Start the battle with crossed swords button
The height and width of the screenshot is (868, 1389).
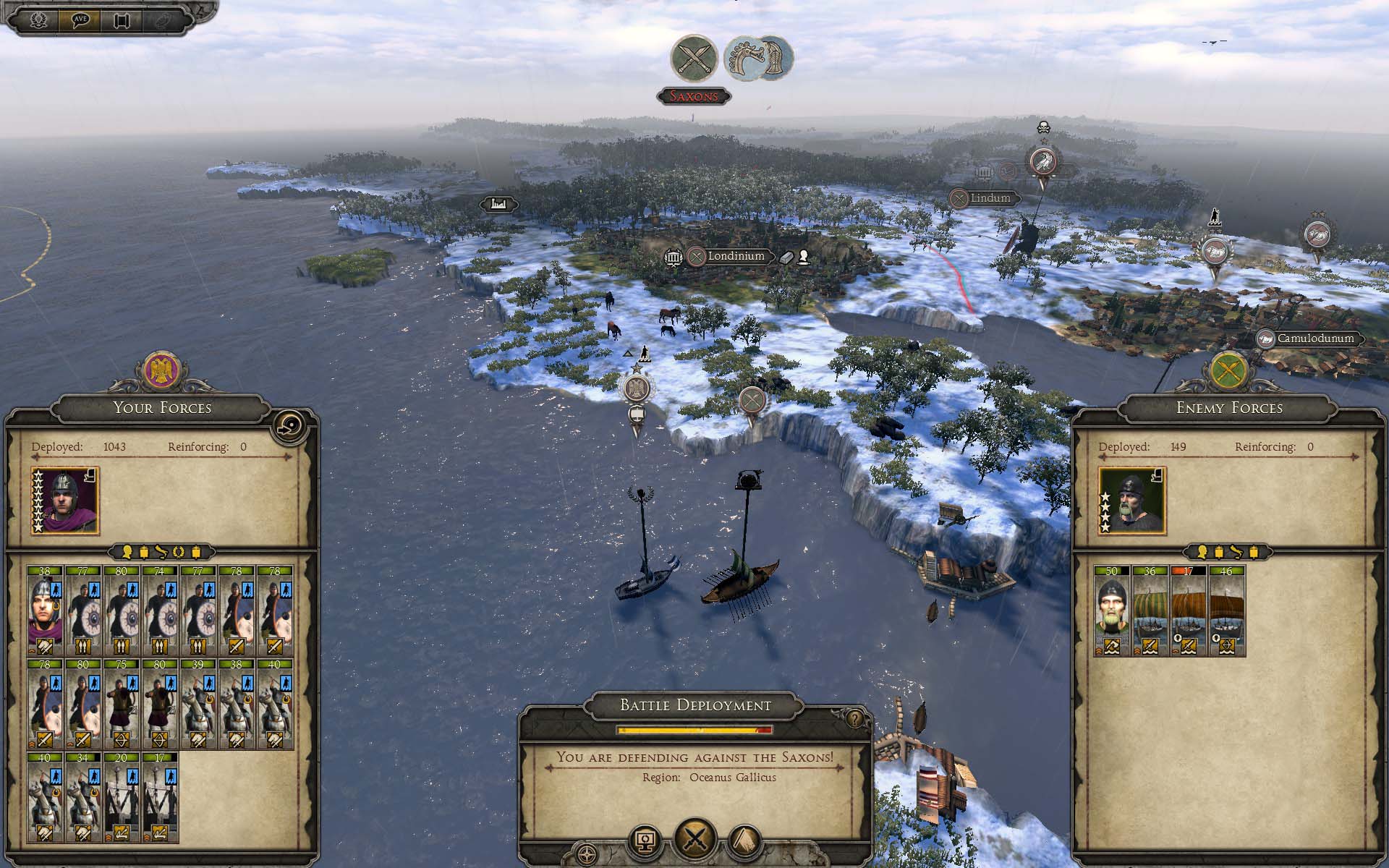coord(694,840)
